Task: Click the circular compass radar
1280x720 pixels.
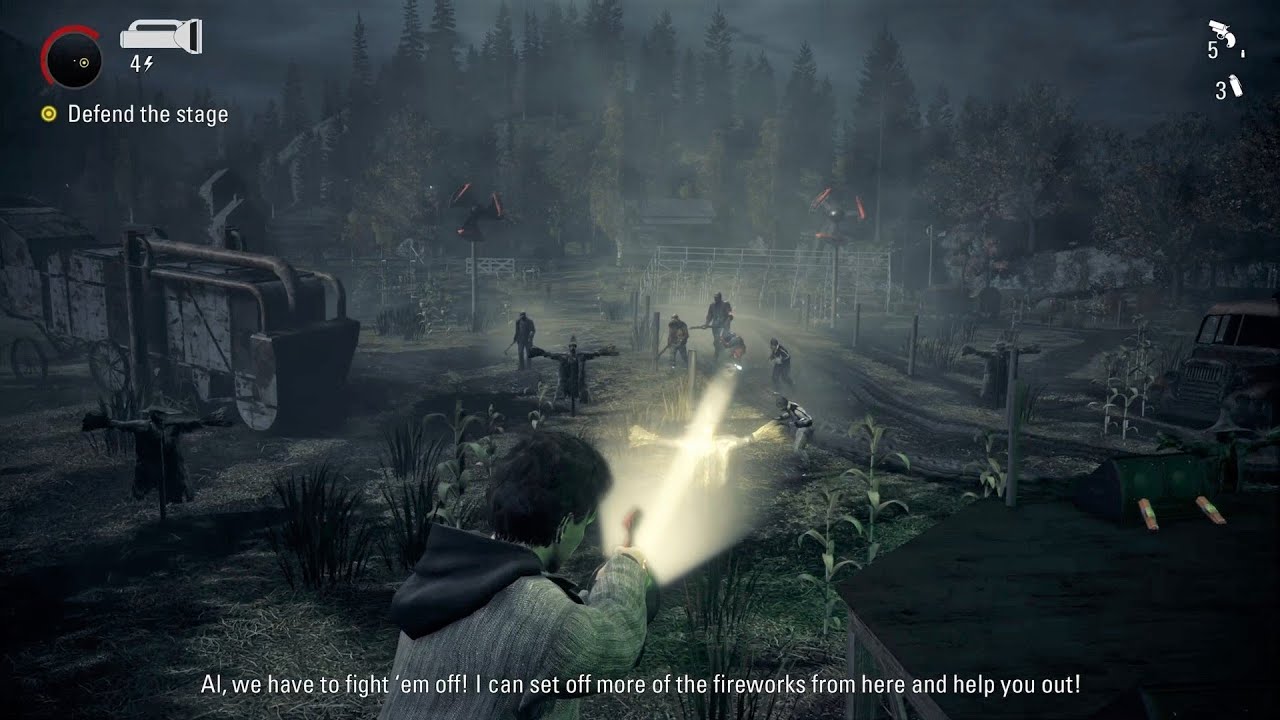Action: point(72,58)
